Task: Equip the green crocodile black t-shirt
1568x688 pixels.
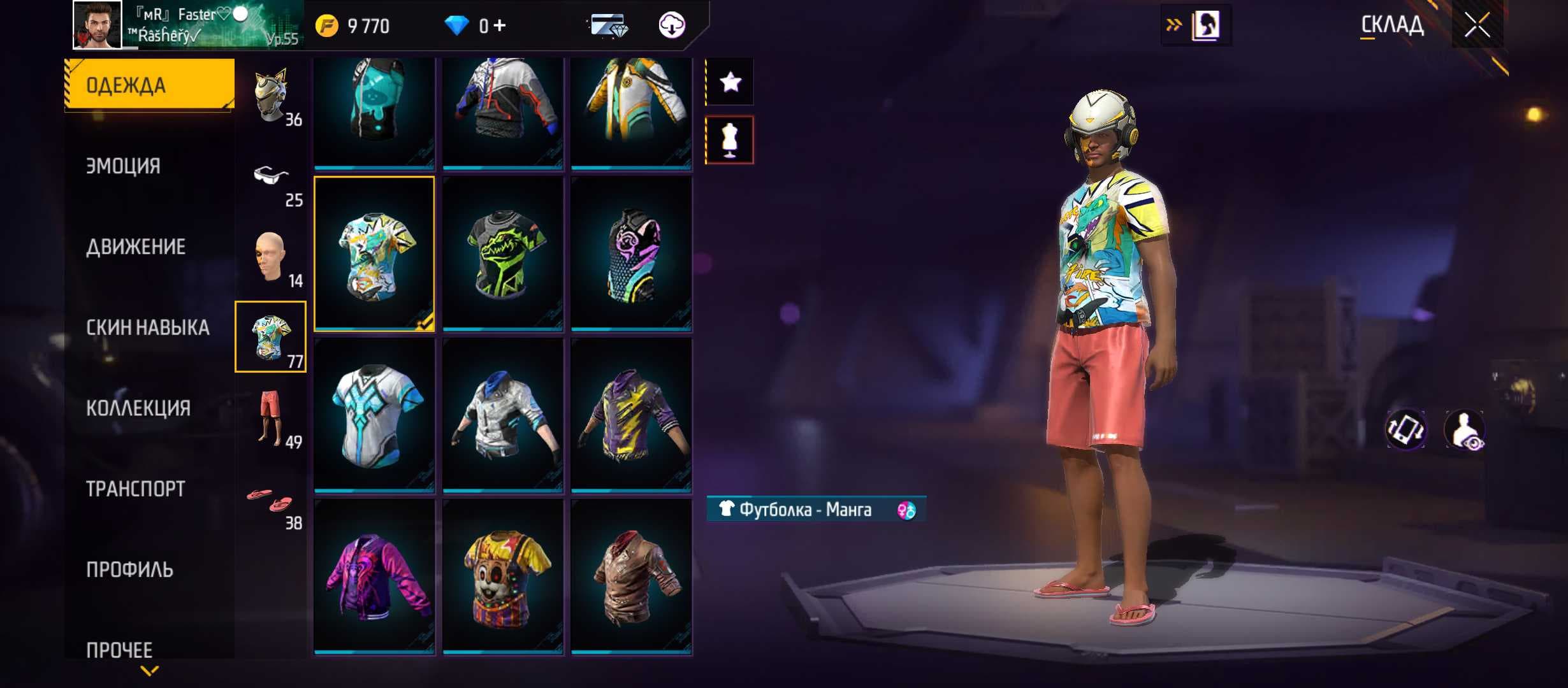Action: [x=503, y=254]
